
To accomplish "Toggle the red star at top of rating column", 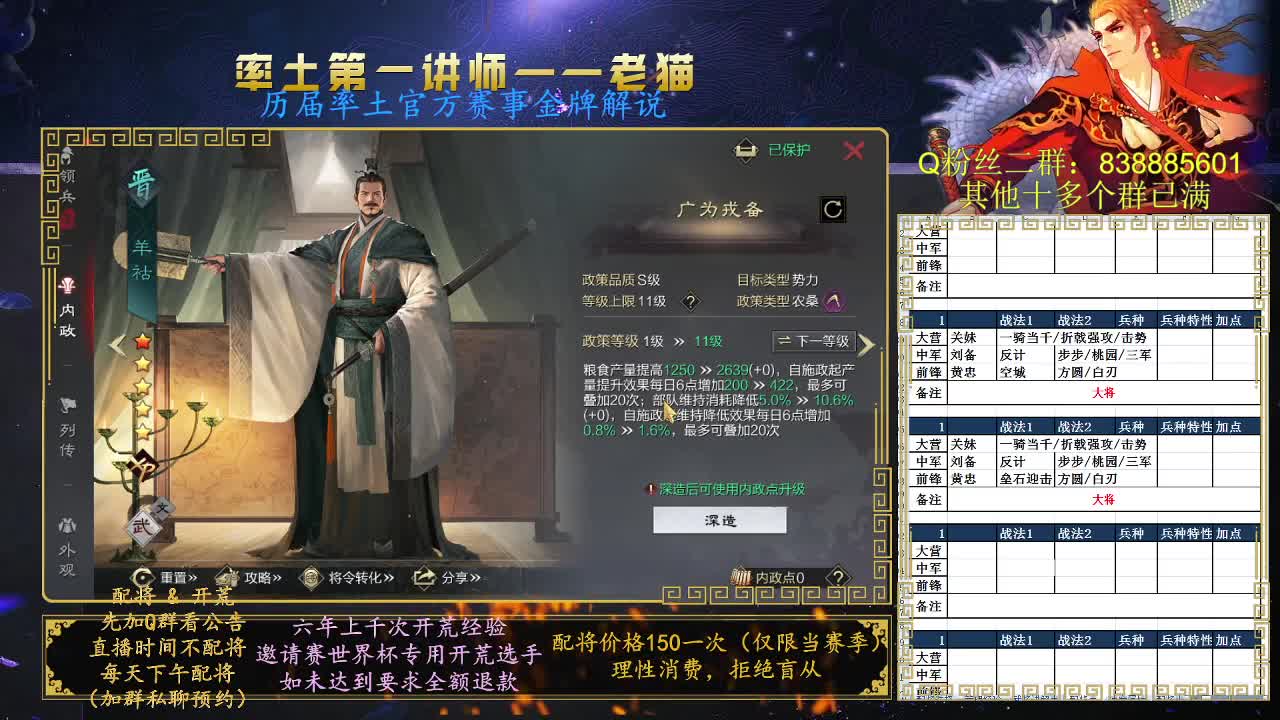I will [x=142, y=343].
